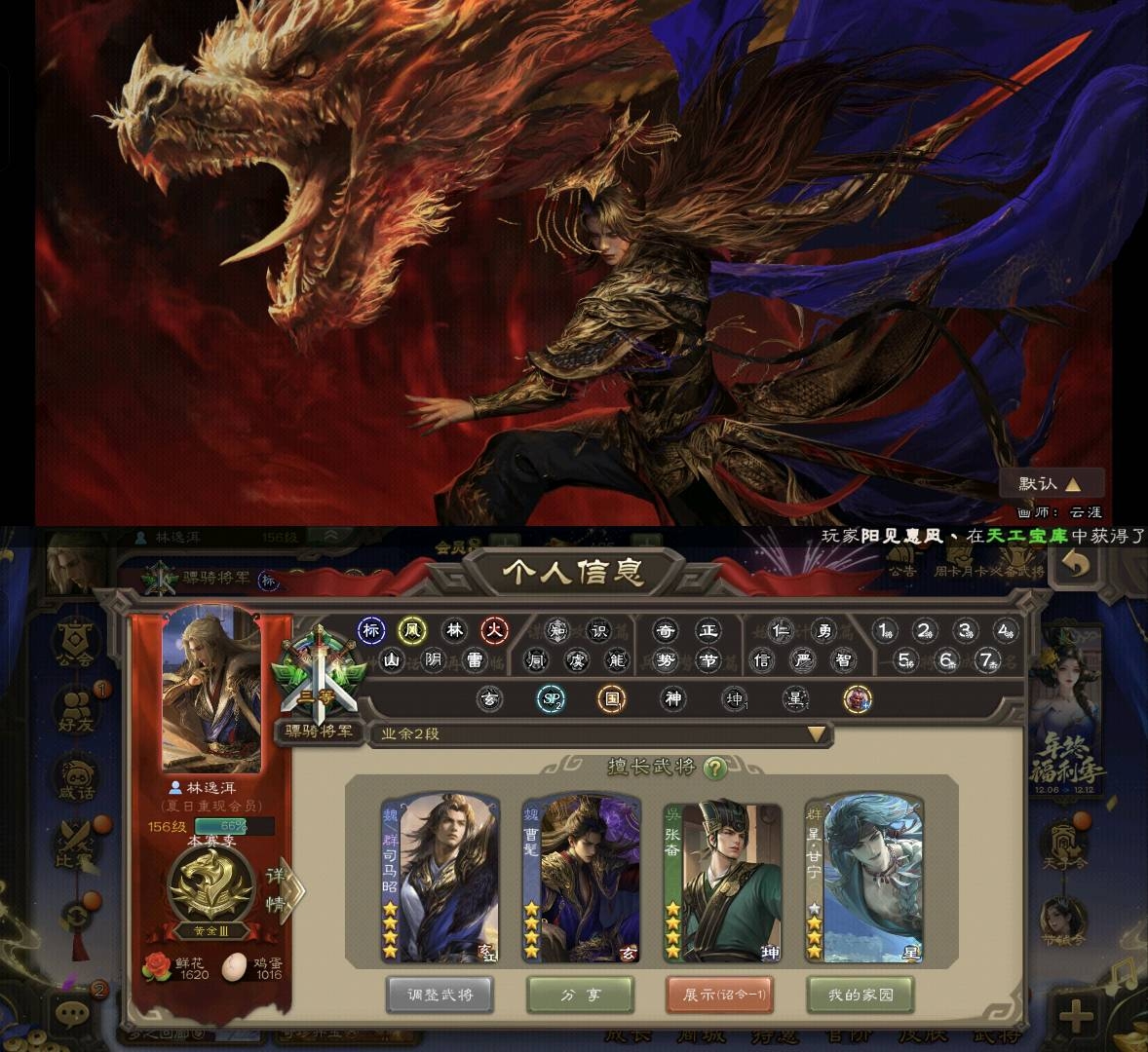The height and width of the screenshot is (1052, 1148).
Task: Send flowers via the 鲜花 rose icon
Action: click(156, 965)
